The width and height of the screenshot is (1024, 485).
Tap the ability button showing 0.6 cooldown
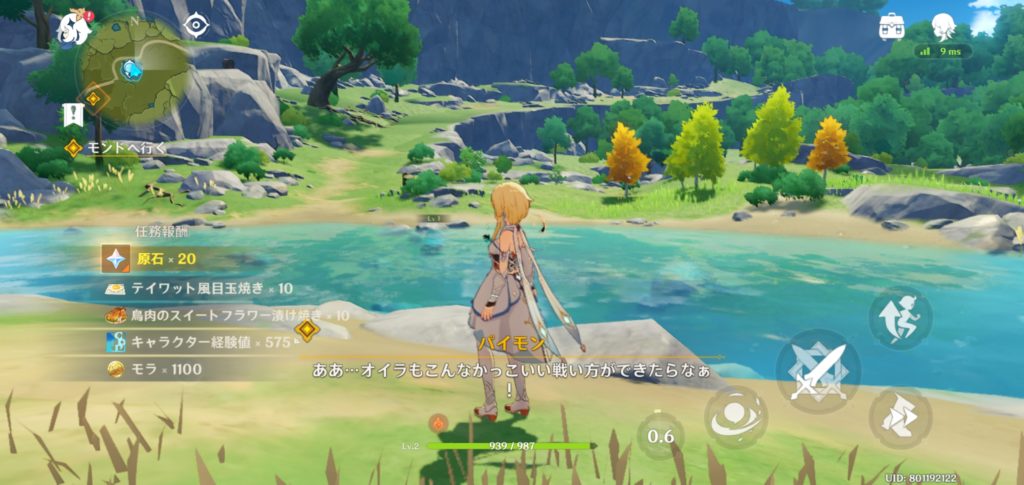pos(660,436)
